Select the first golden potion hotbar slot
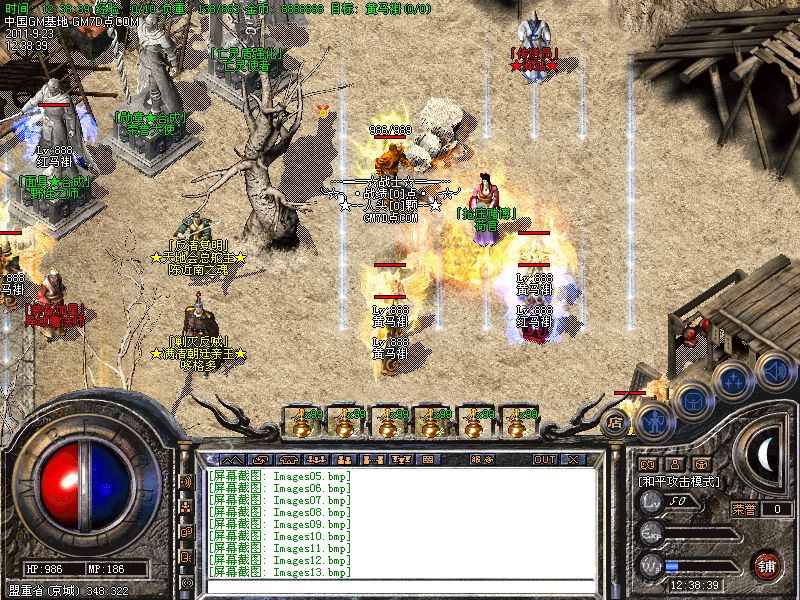Viewport: 800px width, 600px height. coord(300,422)
